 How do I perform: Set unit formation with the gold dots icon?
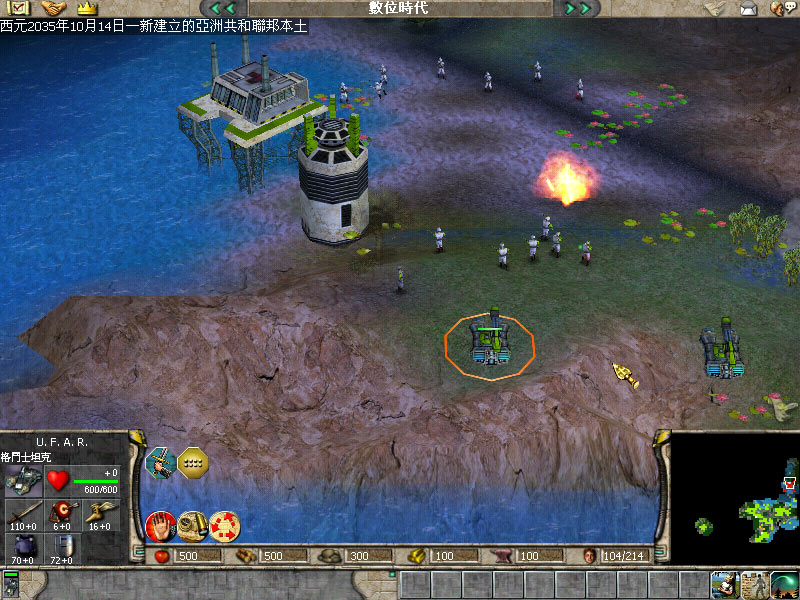[191, 462]
